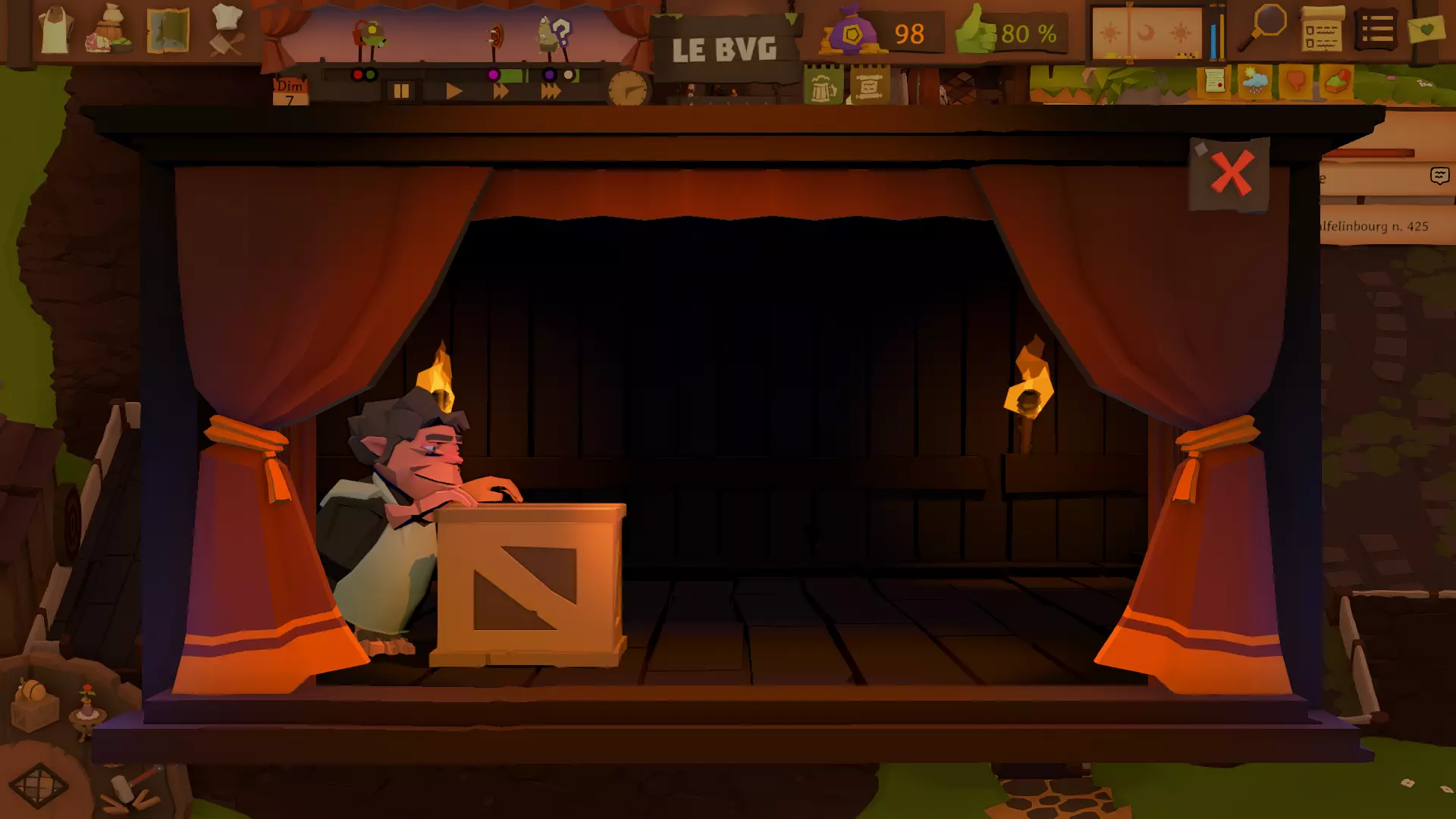
Task: Set time to triple fast-forward speed
Action: coord(551,92)
